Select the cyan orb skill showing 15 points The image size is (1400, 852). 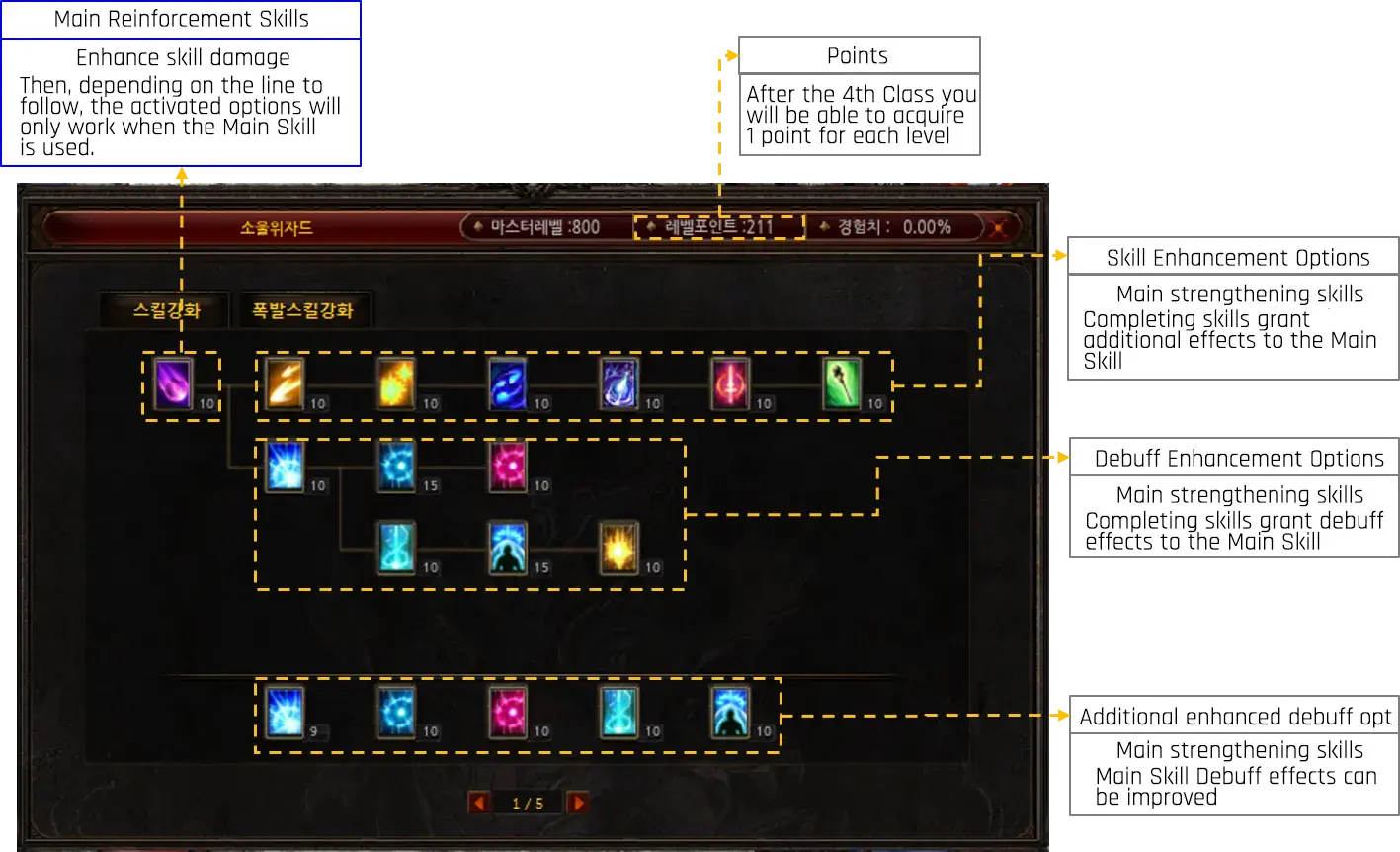click(x=397, y=468)
